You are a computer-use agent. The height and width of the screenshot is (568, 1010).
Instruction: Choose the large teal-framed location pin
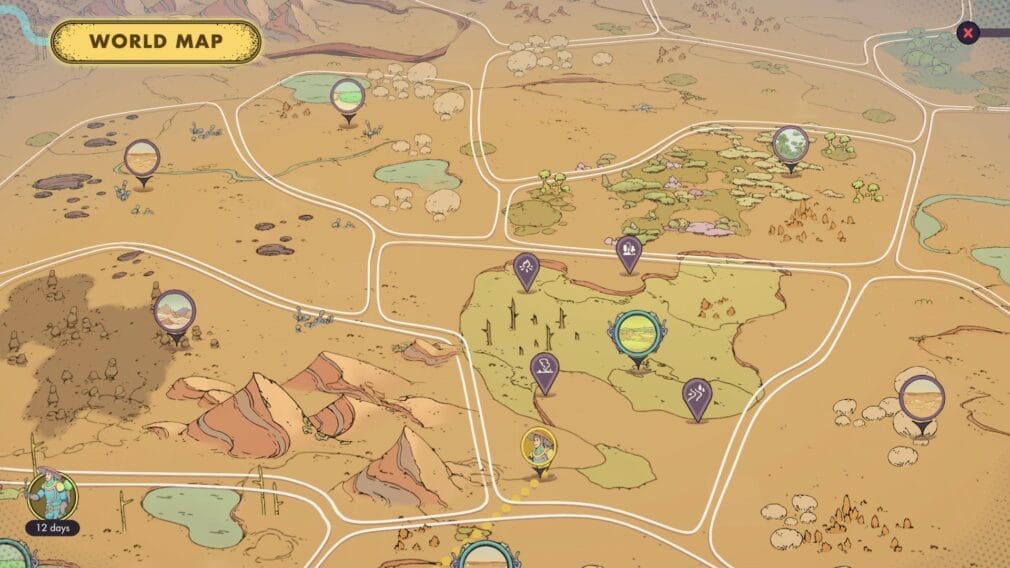pyautogui.click(x=636, y=334)
